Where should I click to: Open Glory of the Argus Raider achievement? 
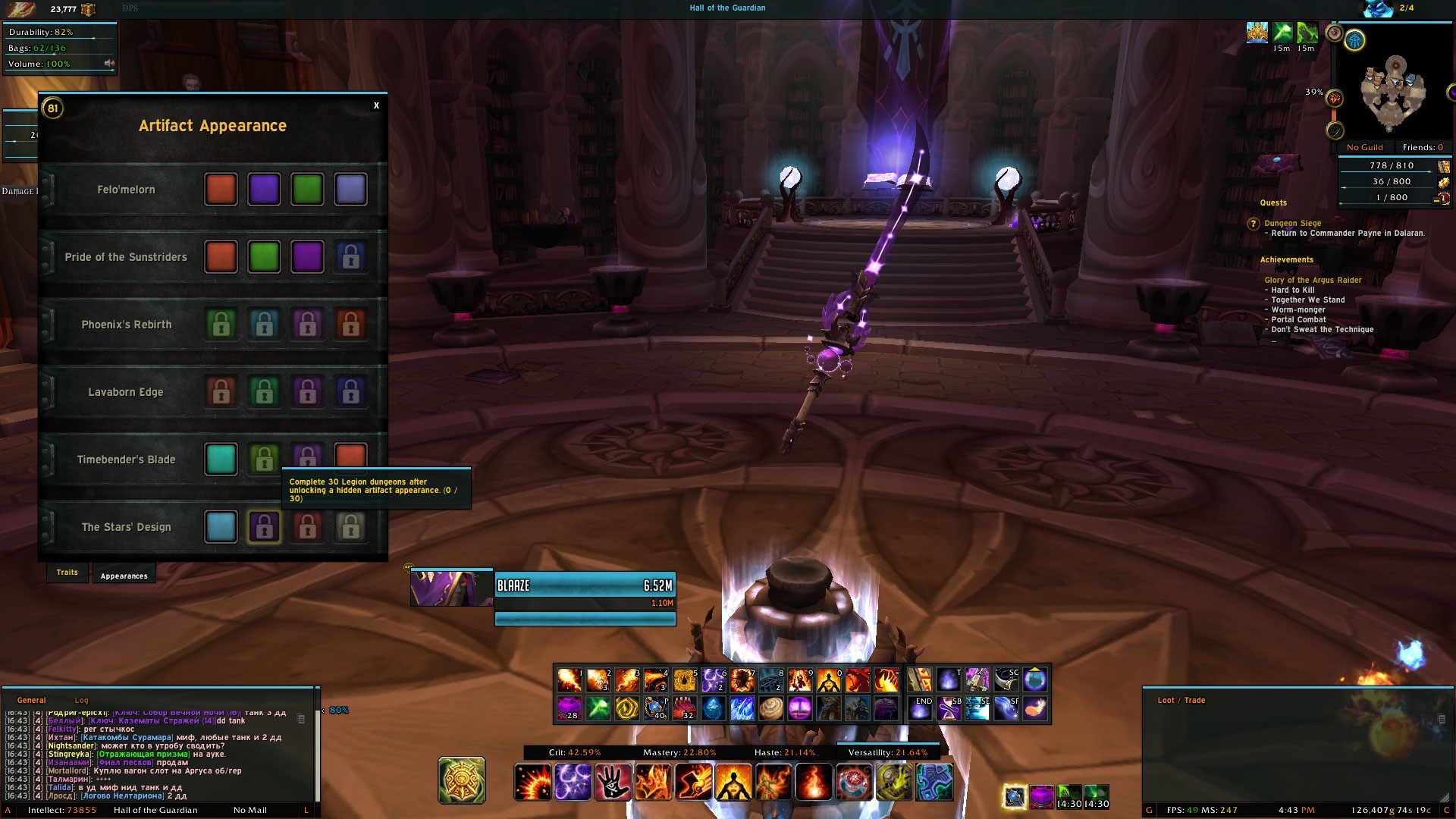coord(1313,280)
